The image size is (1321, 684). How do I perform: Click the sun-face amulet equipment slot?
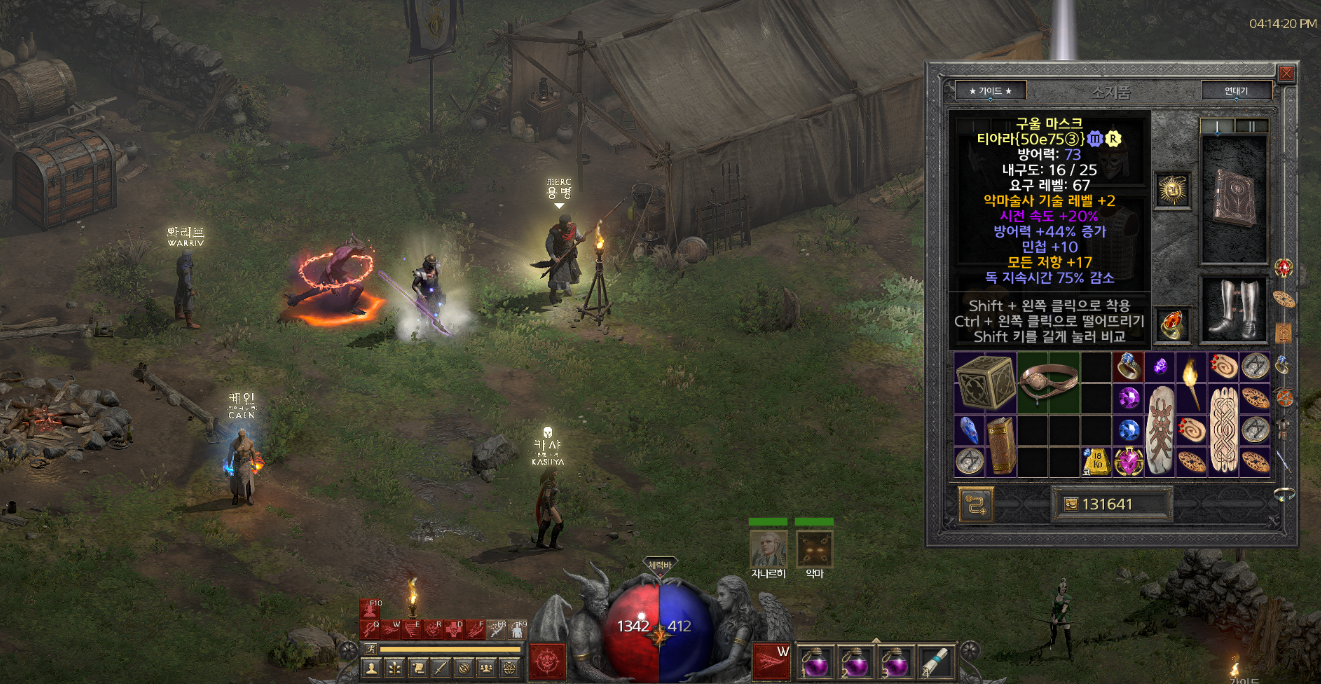click(1172, 189)
